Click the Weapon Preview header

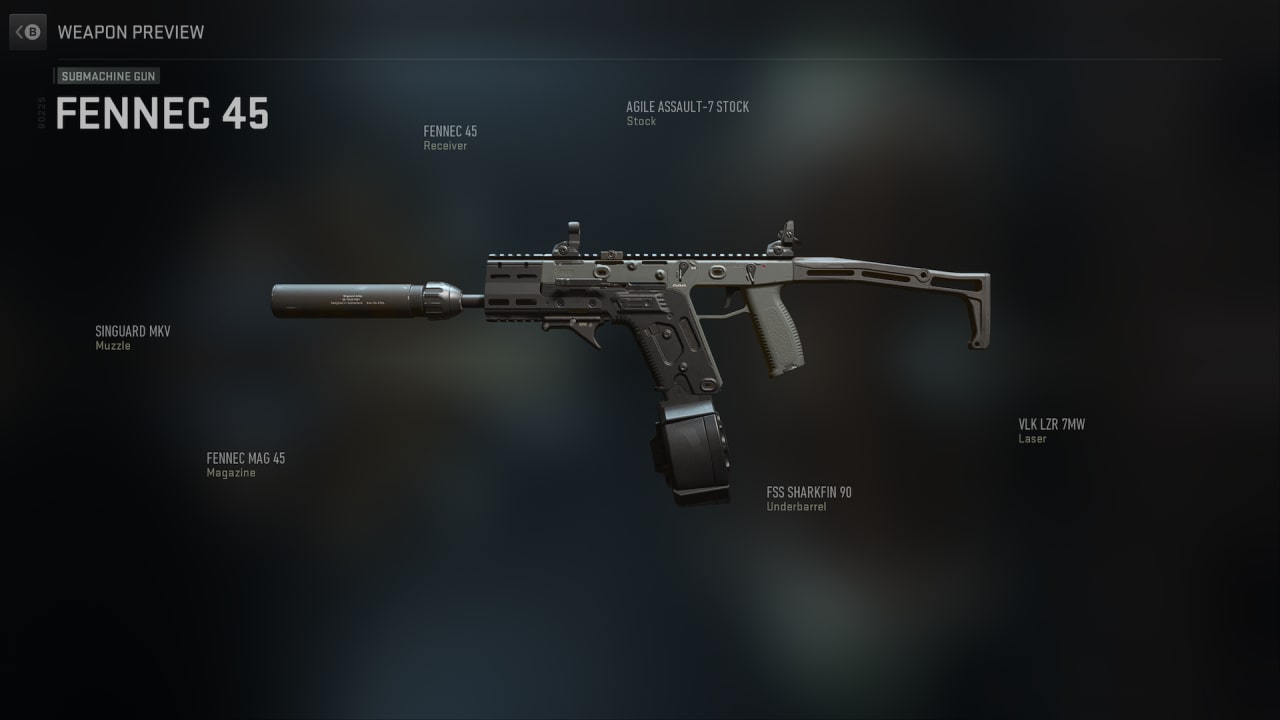pos(131,32)
